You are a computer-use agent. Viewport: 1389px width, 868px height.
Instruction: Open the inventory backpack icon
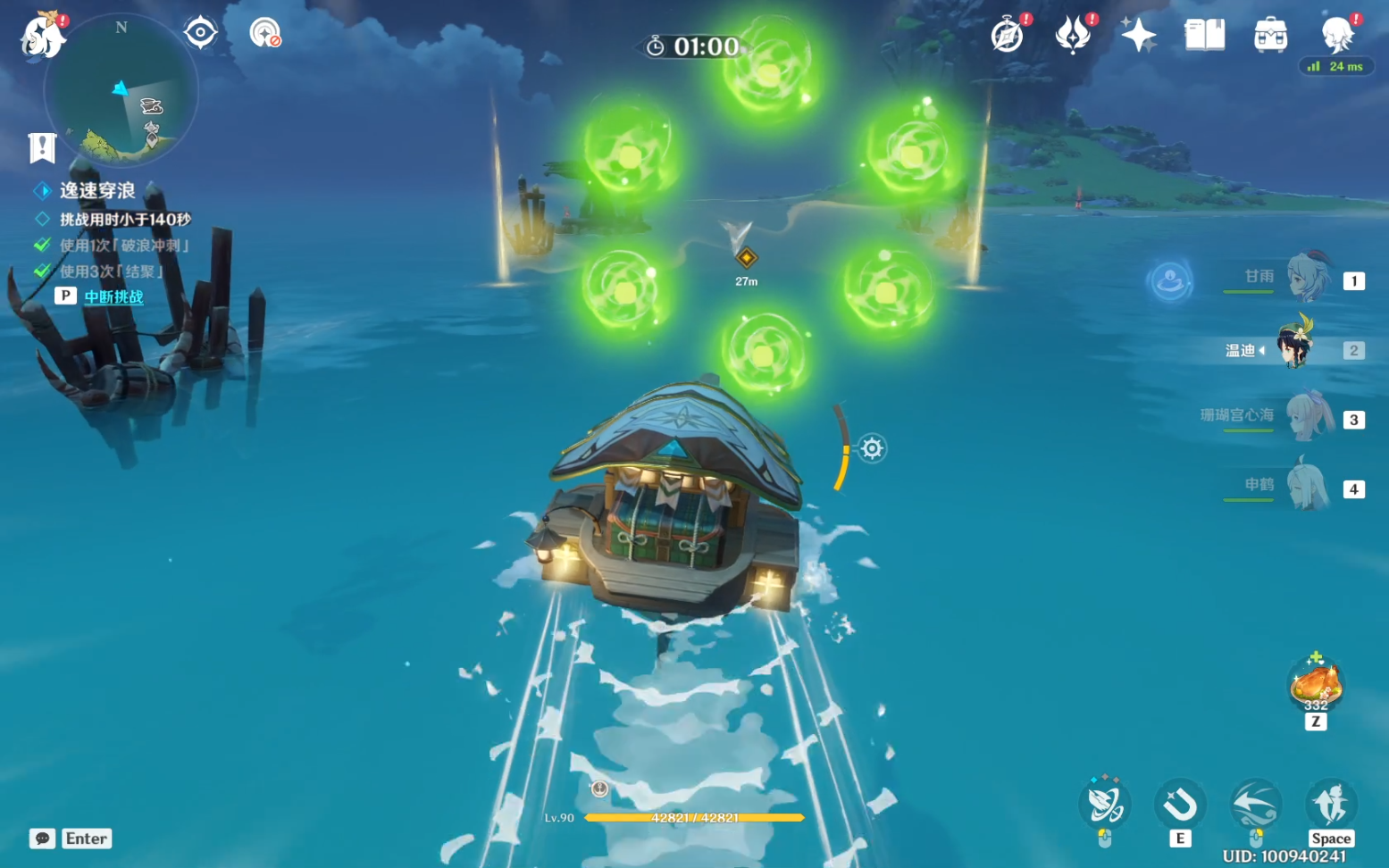(1269, 36)
